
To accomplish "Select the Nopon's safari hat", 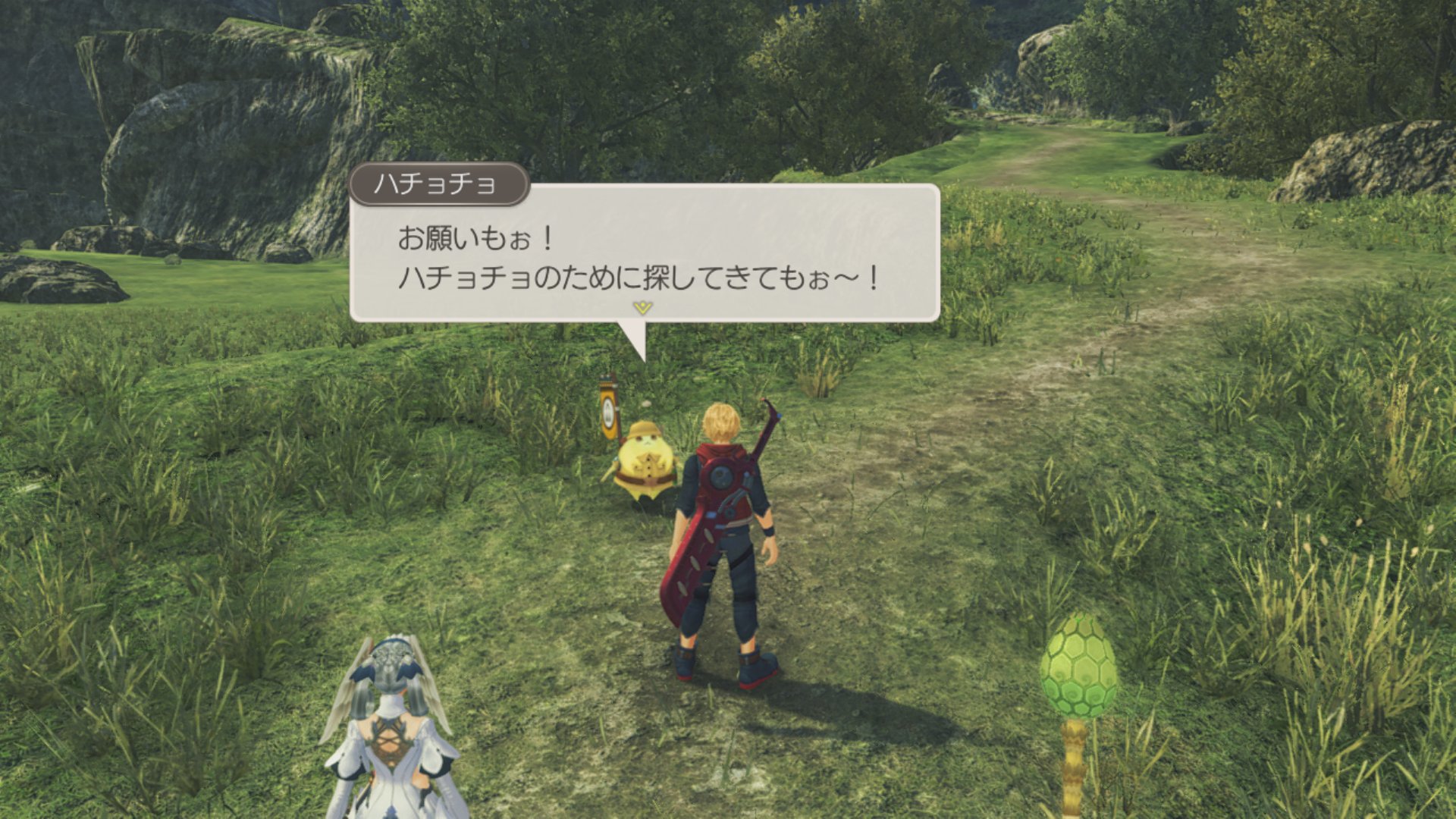I will (645, 431).
